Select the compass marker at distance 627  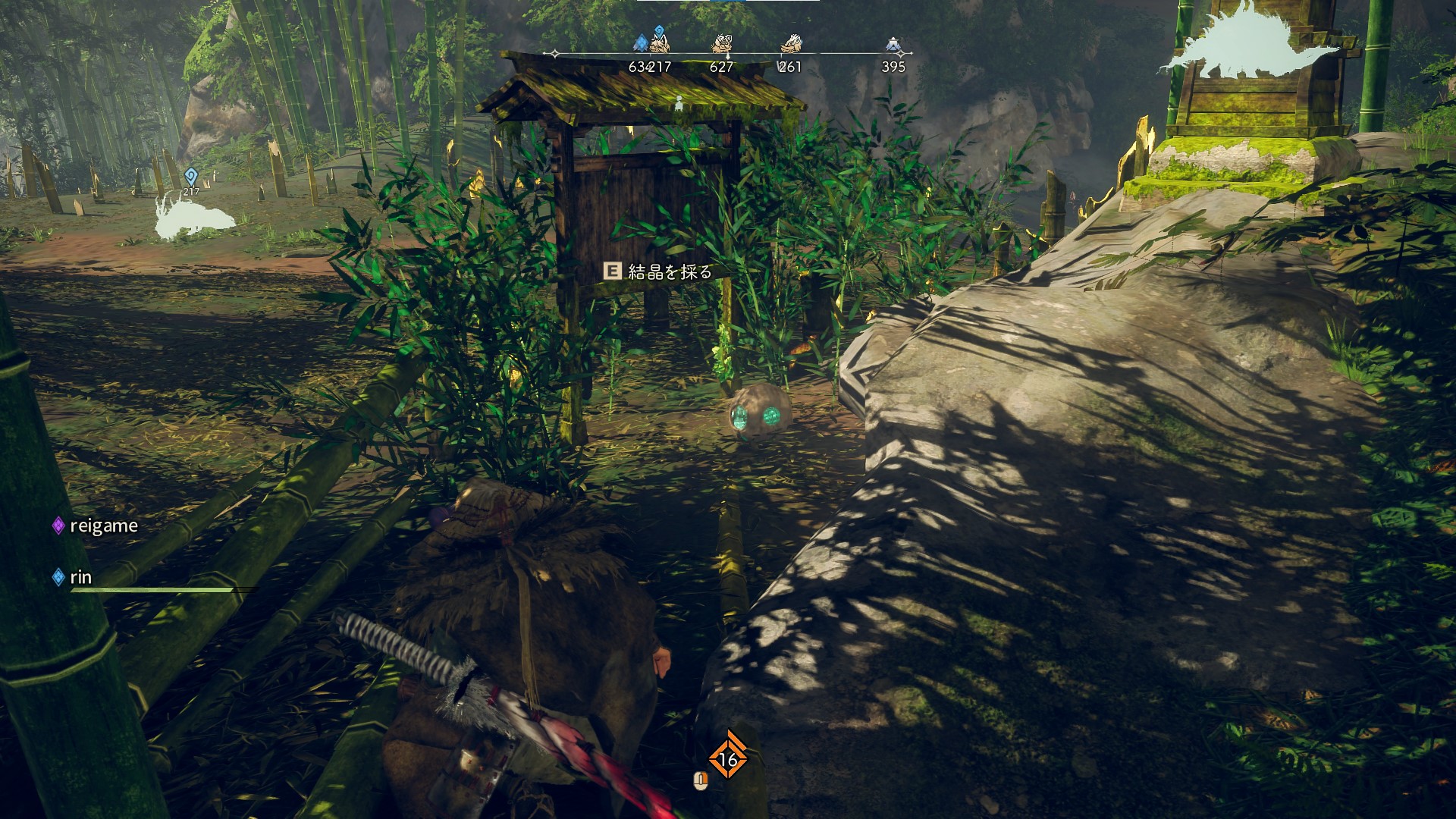[721, 45]
